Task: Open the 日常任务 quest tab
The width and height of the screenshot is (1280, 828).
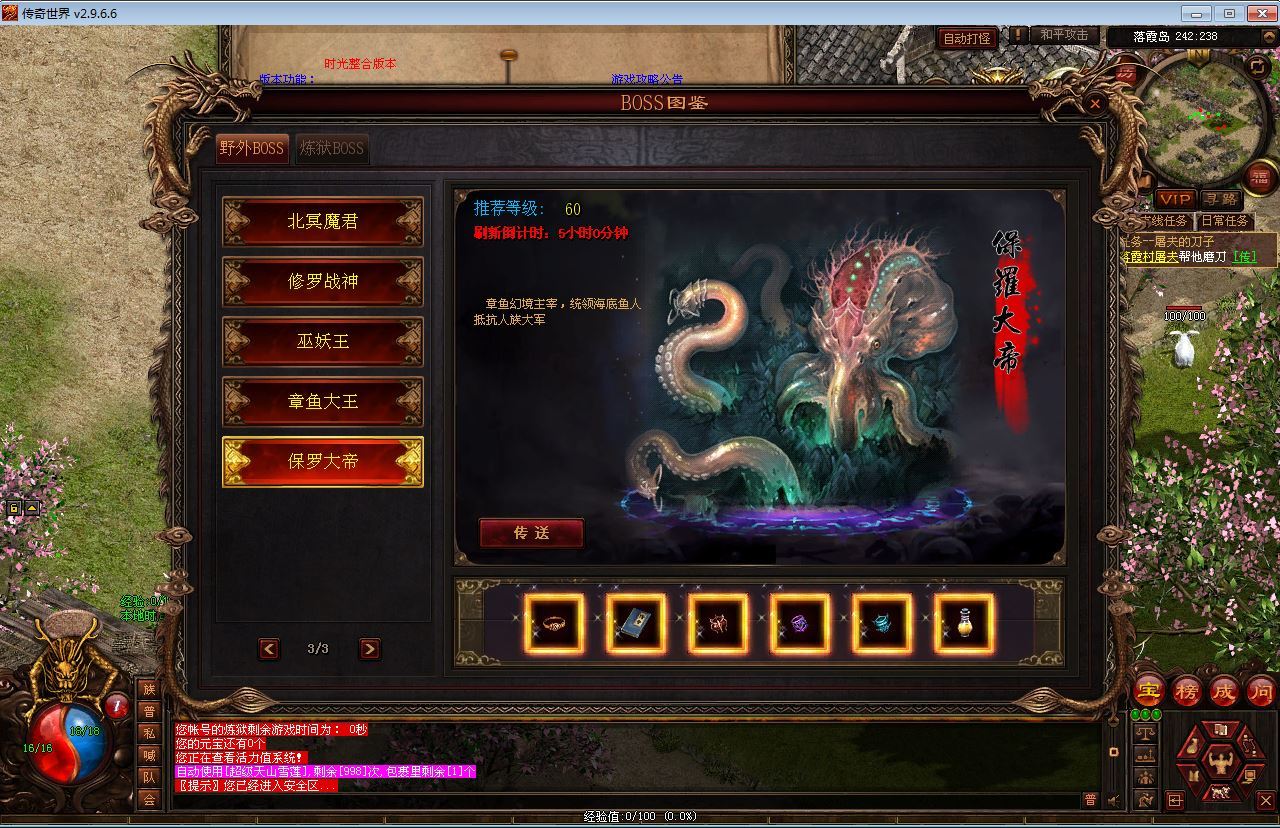Action: tap(1225, 221)
